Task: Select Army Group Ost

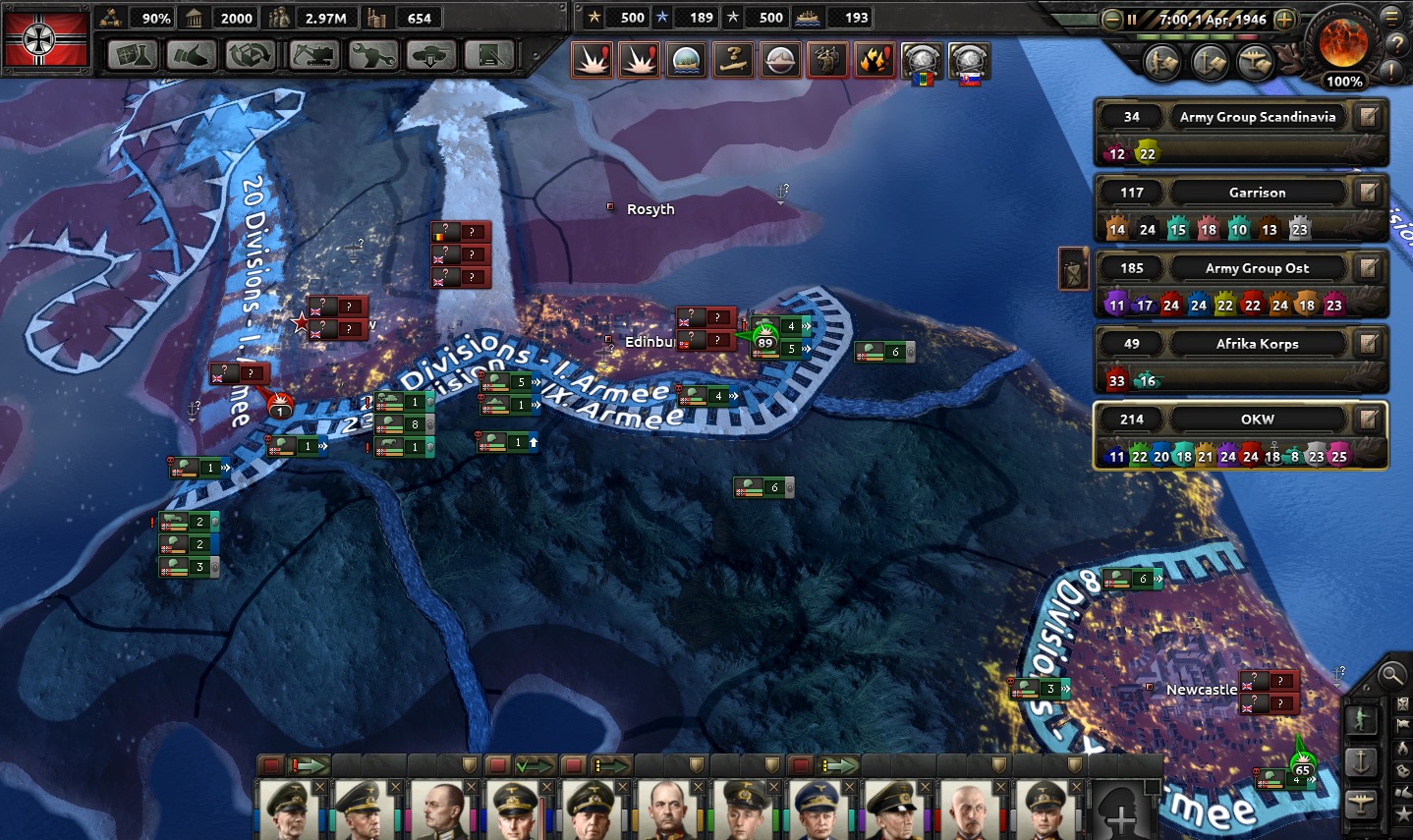Action: [x=1257, y=268]
